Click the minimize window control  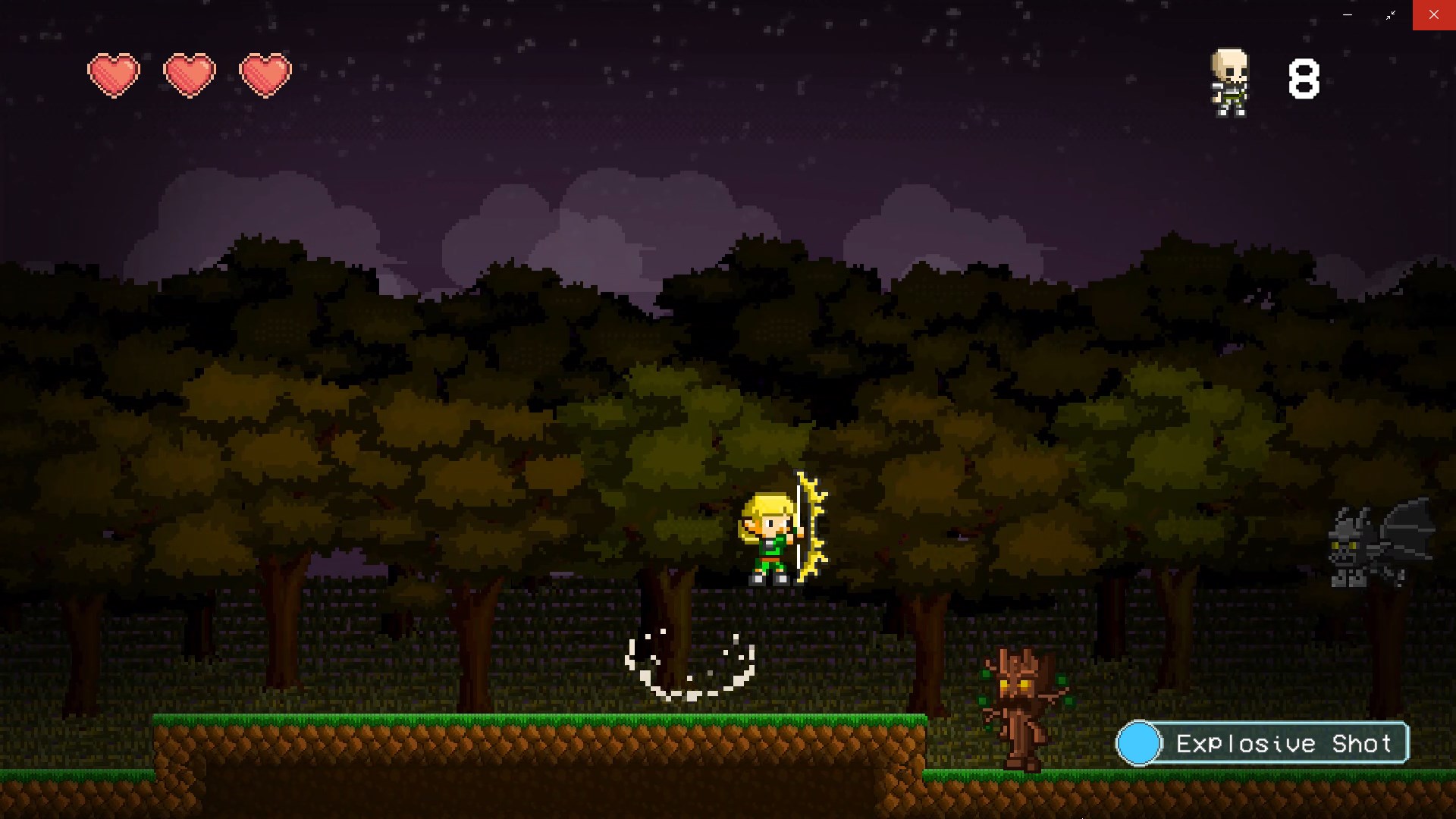(1346, 14)
